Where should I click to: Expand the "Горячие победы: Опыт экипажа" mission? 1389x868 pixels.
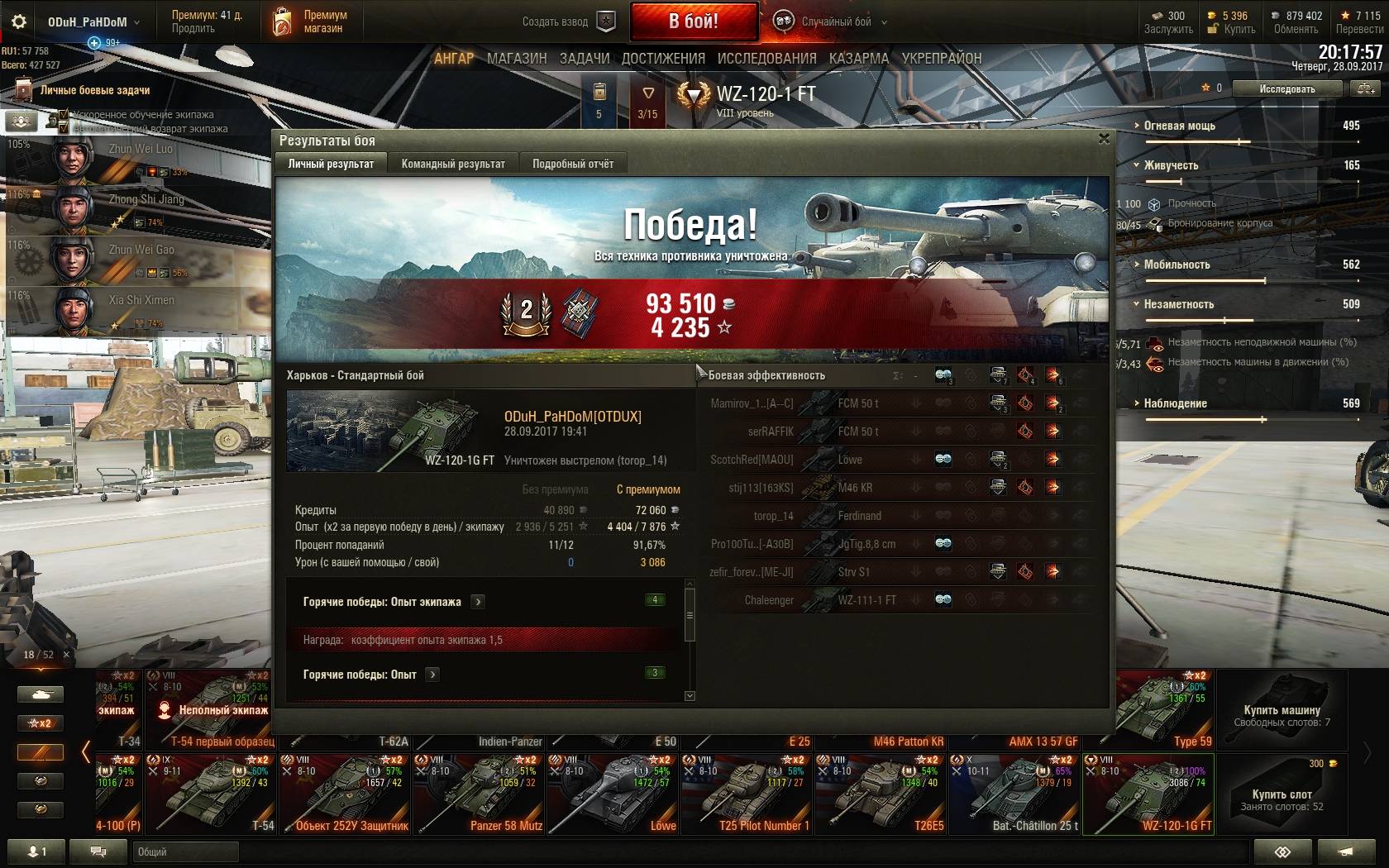pyautogui.click(x=478, y=602)
